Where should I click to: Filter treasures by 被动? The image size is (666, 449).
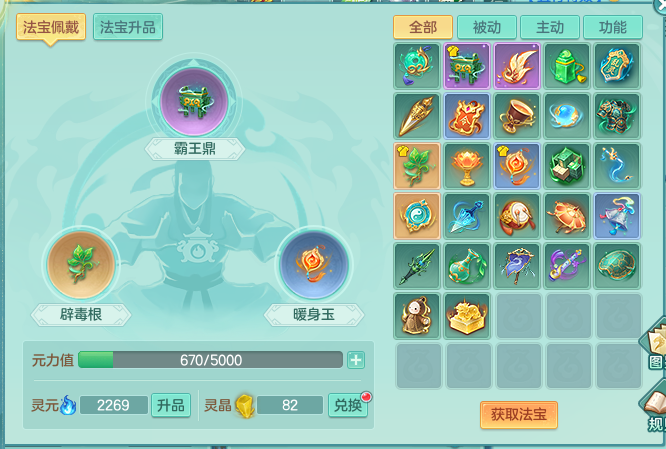pyautogui.click(x=485, y=27)
